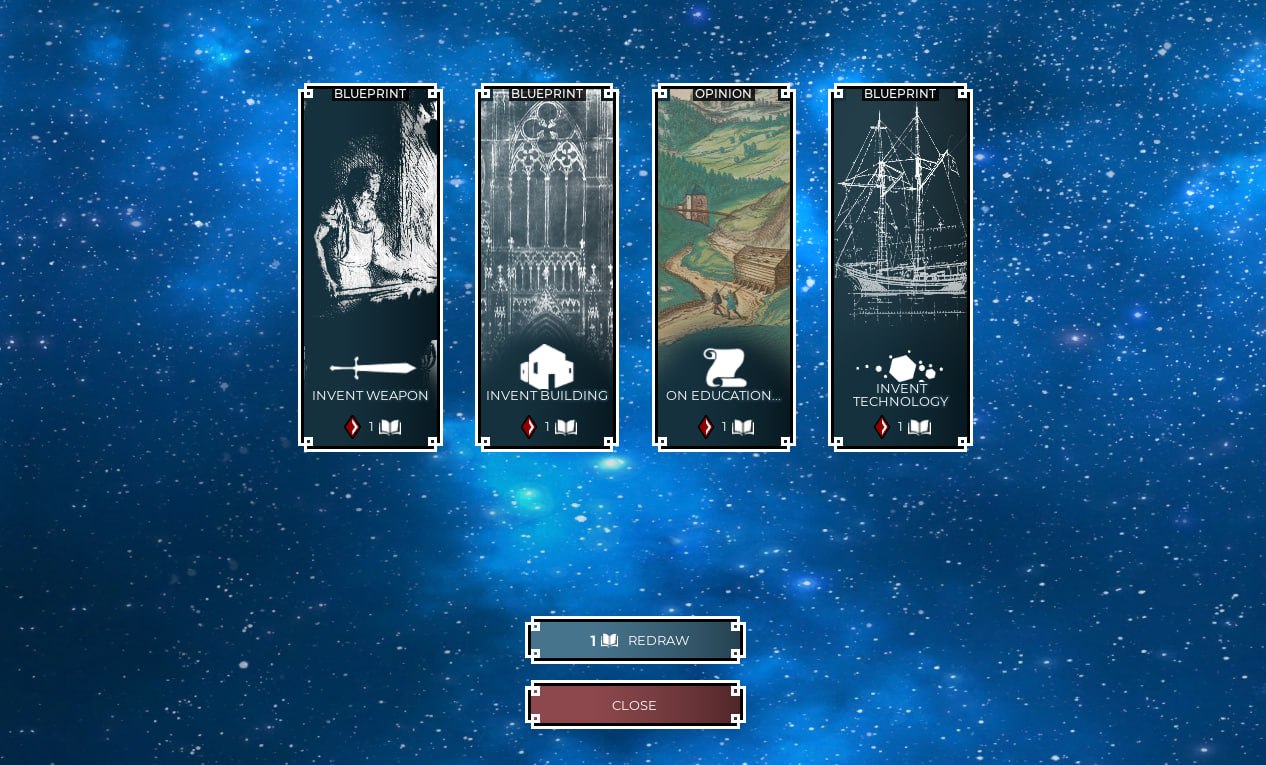Select the Invent Weapon blueprint card

pos(370,267)
